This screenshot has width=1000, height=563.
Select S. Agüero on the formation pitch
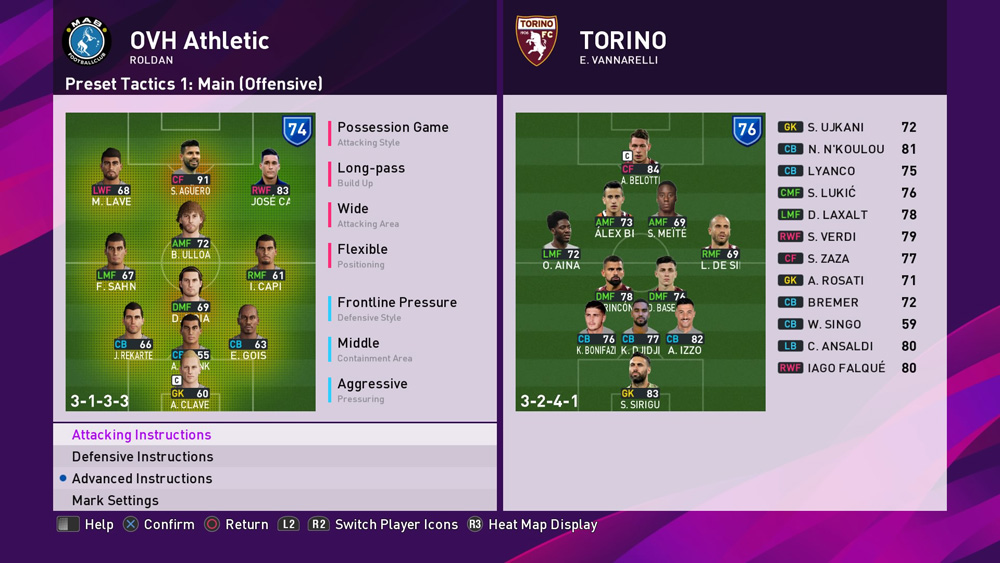(190, 167)
